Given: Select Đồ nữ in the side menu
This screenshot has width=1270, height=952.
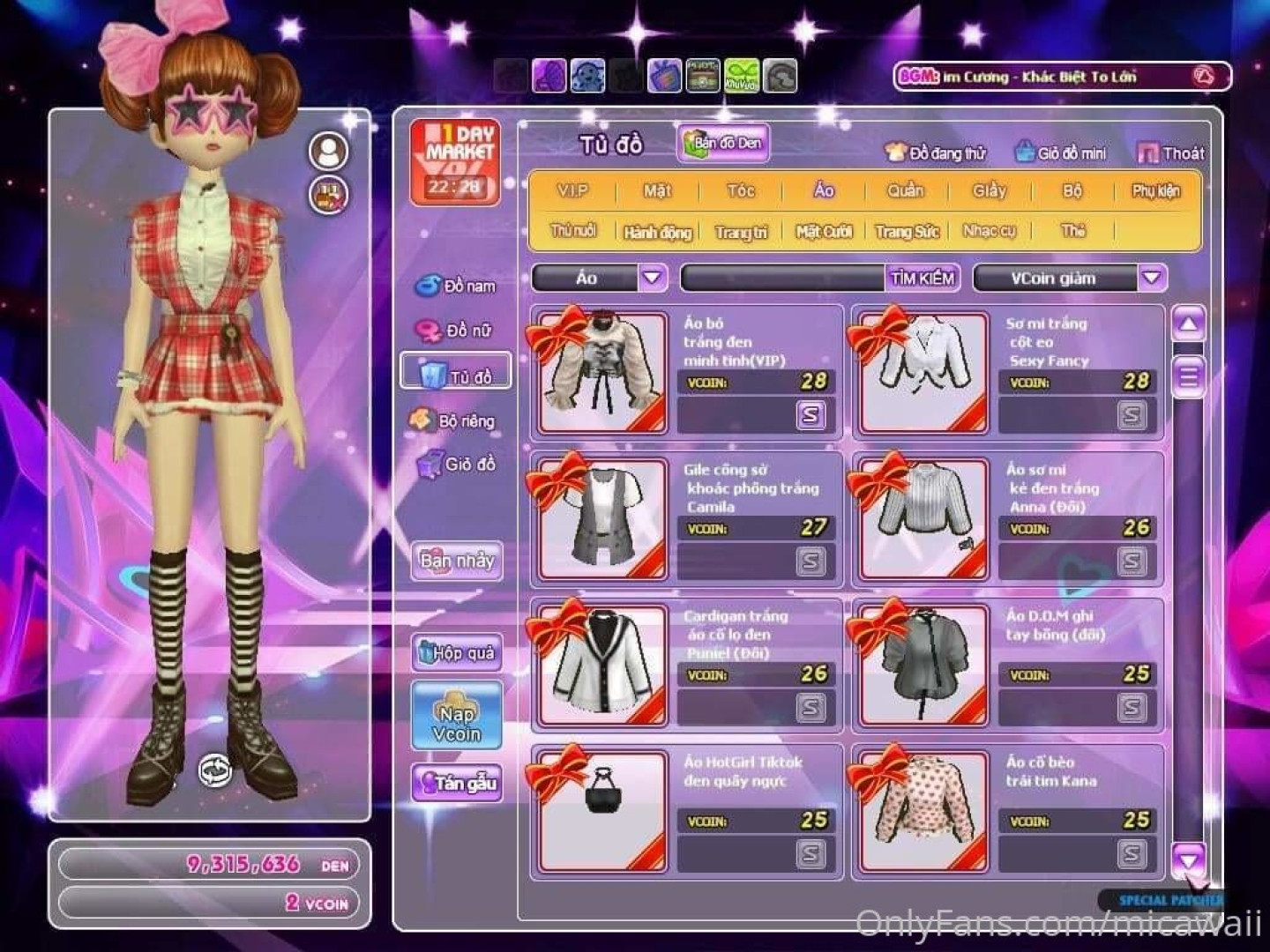Looking at the screenshot, I should [456, 331].
